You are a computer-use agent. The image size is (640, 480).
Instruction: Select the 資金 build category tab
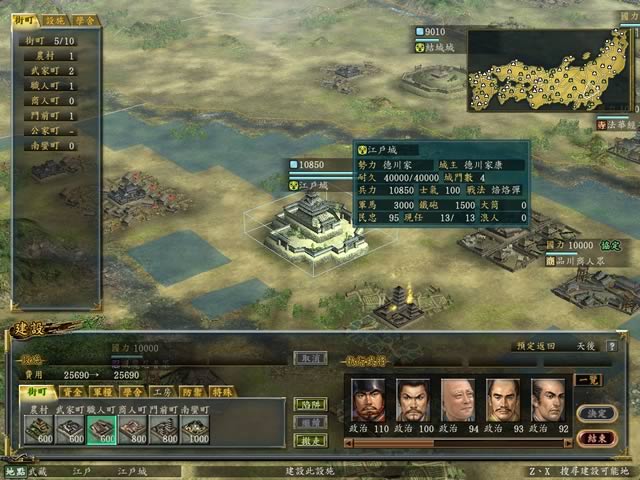(x=71, y=393)
